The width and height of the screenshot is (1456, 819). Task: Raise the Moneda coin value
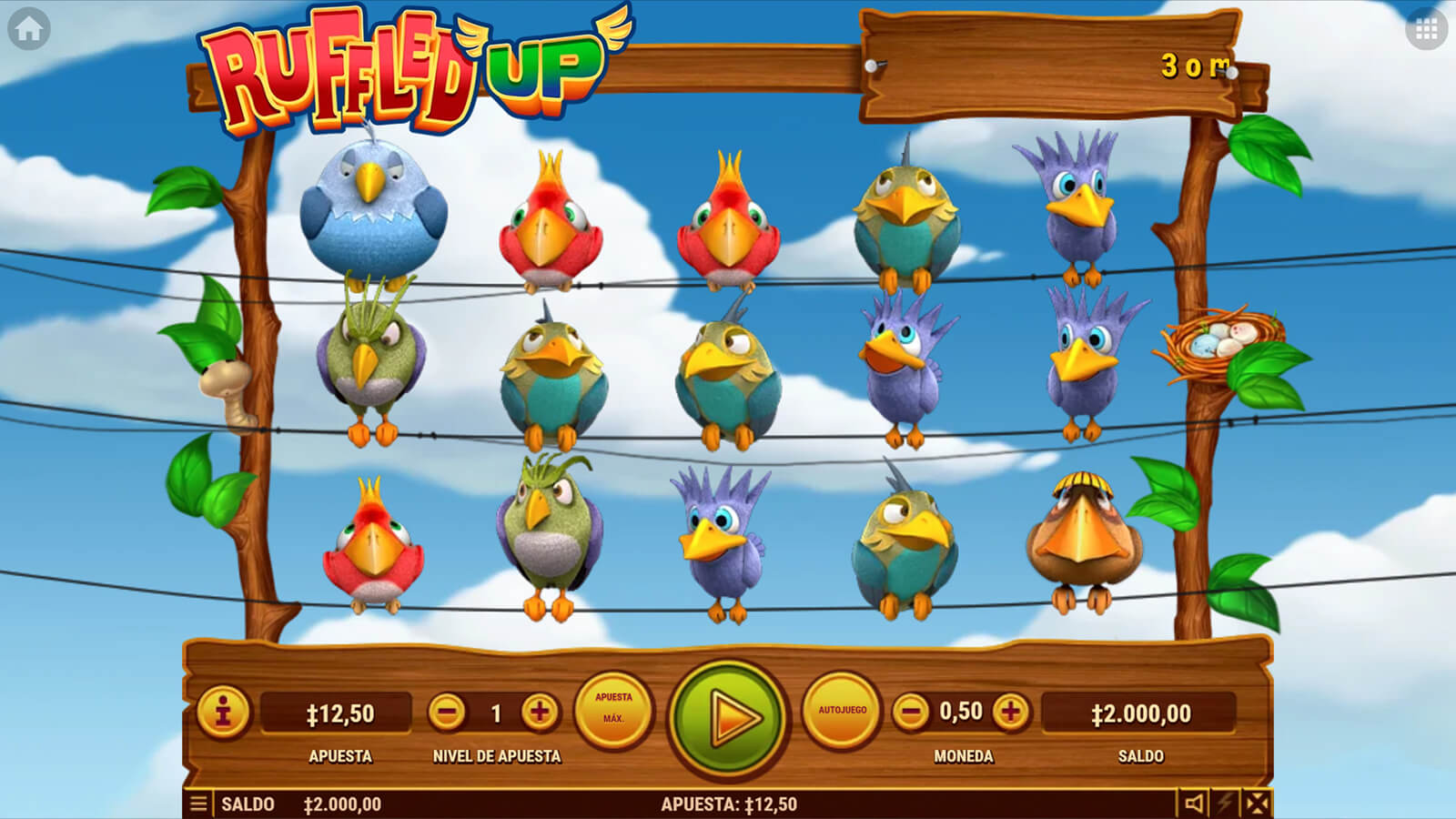click(x=1010, y=712)
